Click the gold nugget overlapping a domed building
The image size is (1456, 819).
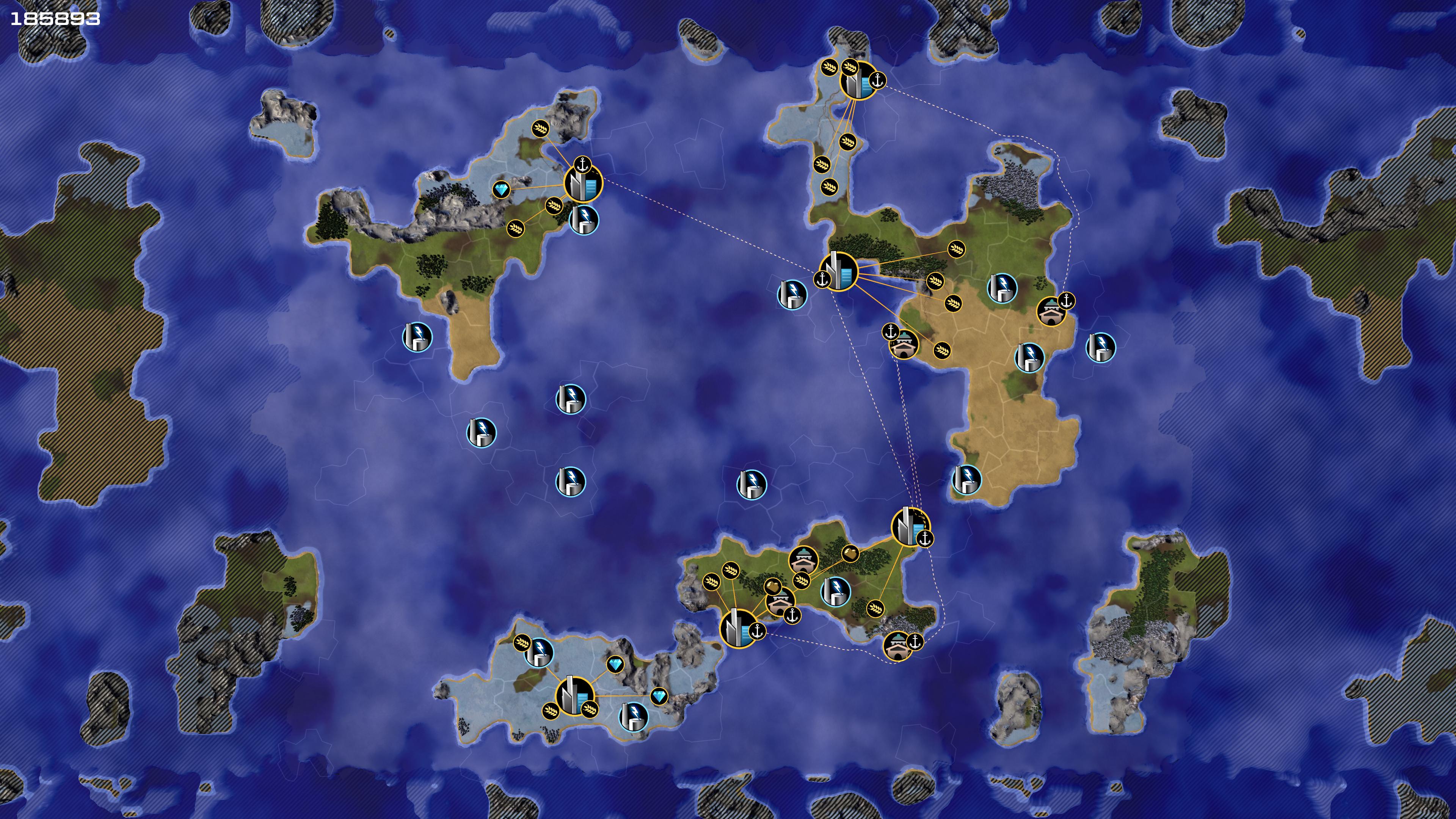(773, 585)
